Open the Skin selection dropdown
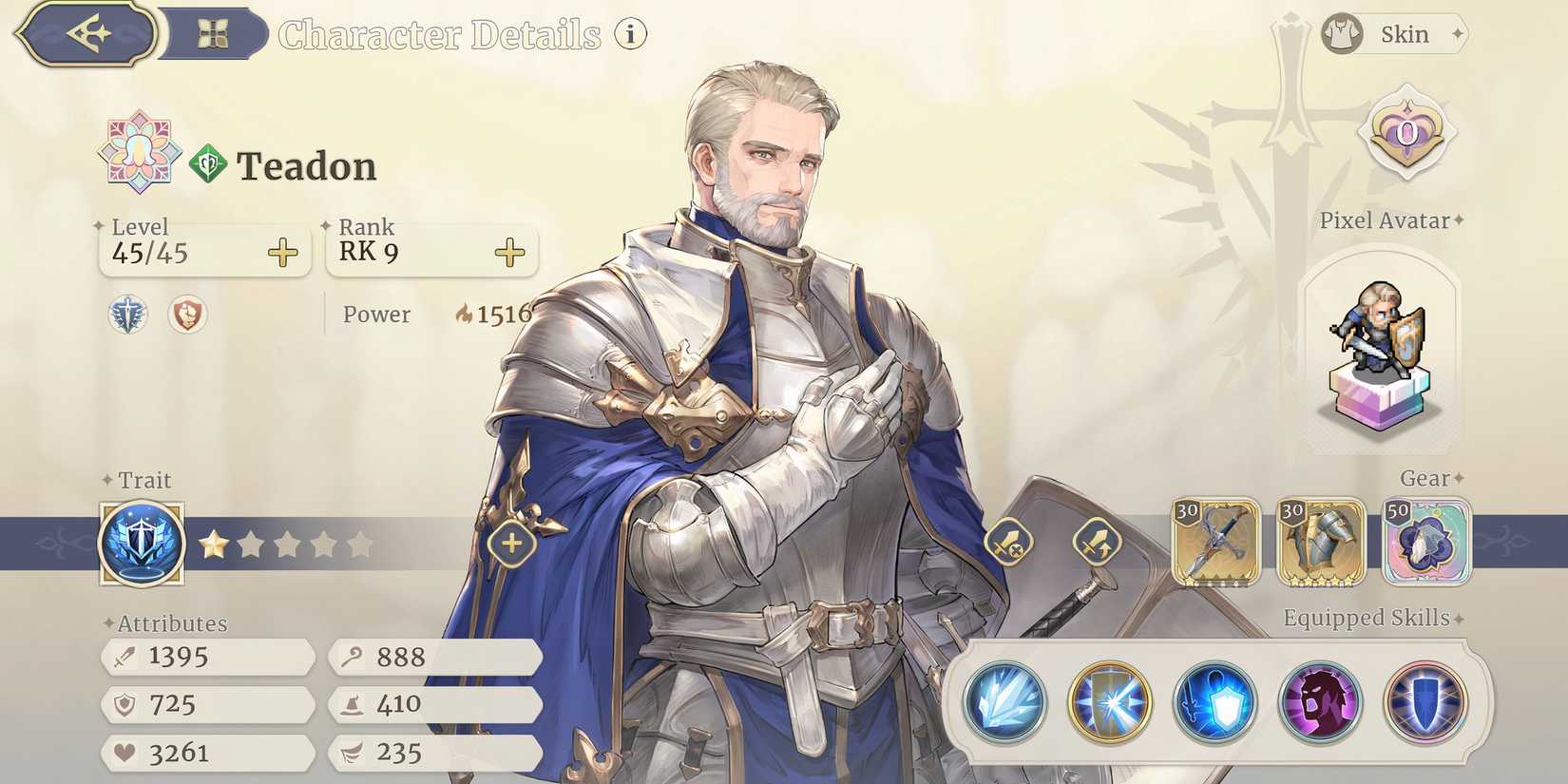This screenshot has height=784, width=1568. [1390, 34]
